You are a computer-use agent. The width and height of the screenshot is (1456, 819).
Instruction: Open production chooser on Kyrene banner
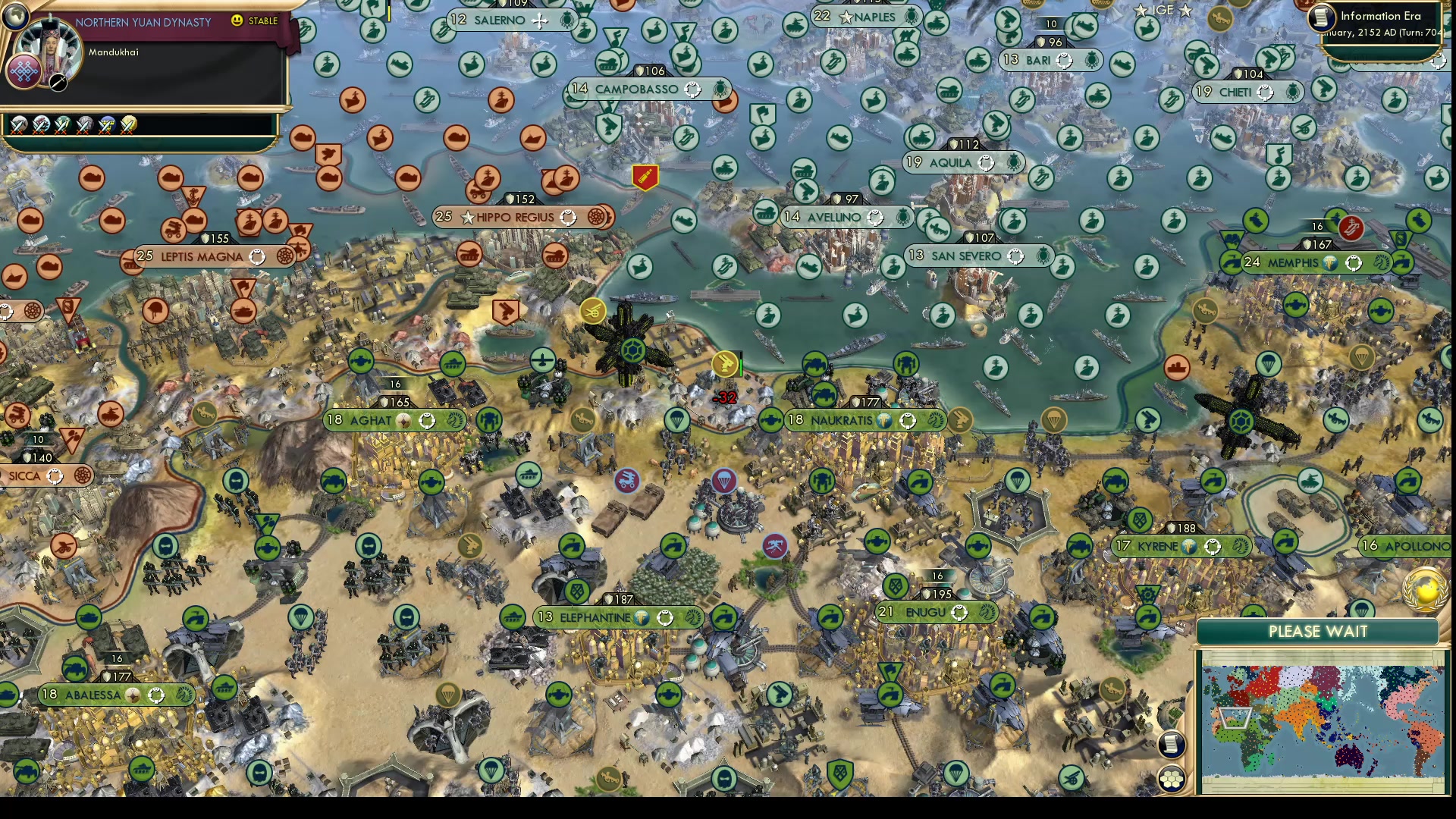click(x=1240, y=546)
